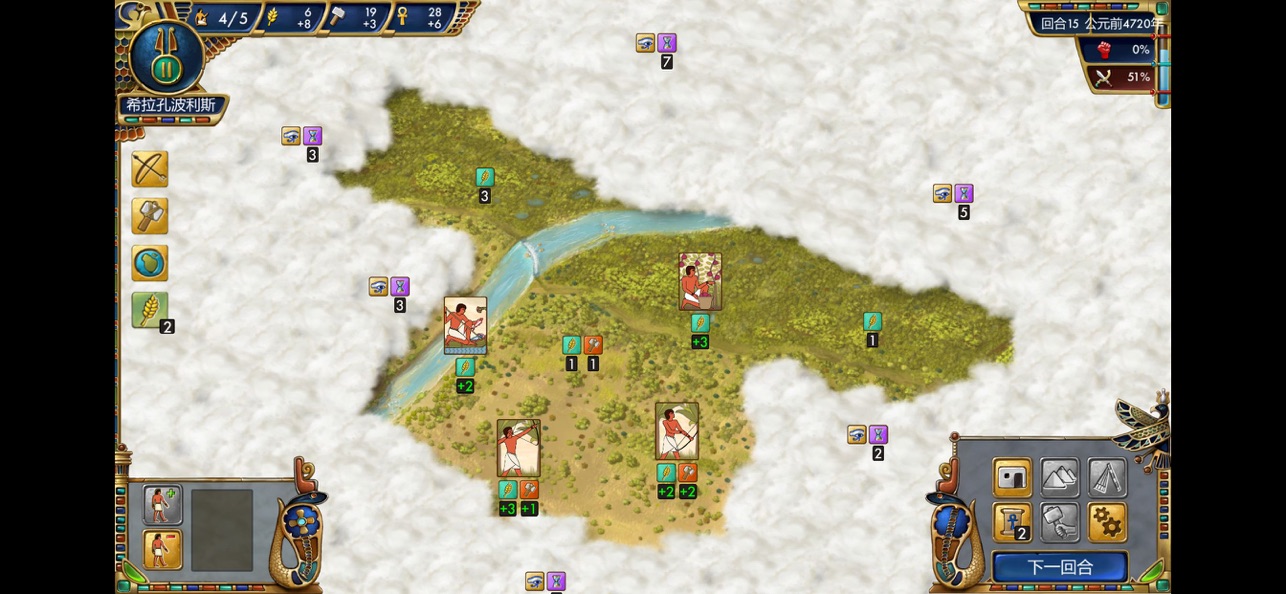The width and height of the screenshot is (1286, 594).
Task: Choose the exploration marker showing 2 turns
Action: click(867, 435)
